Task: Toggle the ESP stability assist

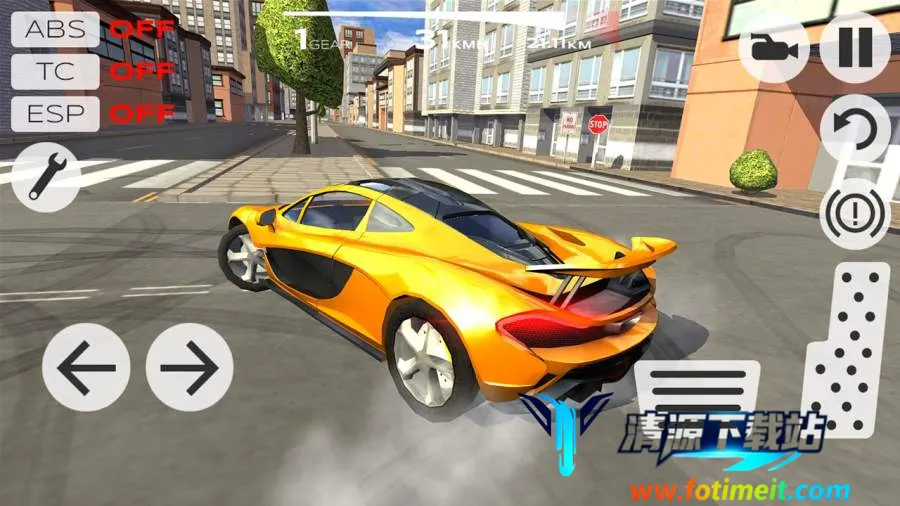Action: 56,113
